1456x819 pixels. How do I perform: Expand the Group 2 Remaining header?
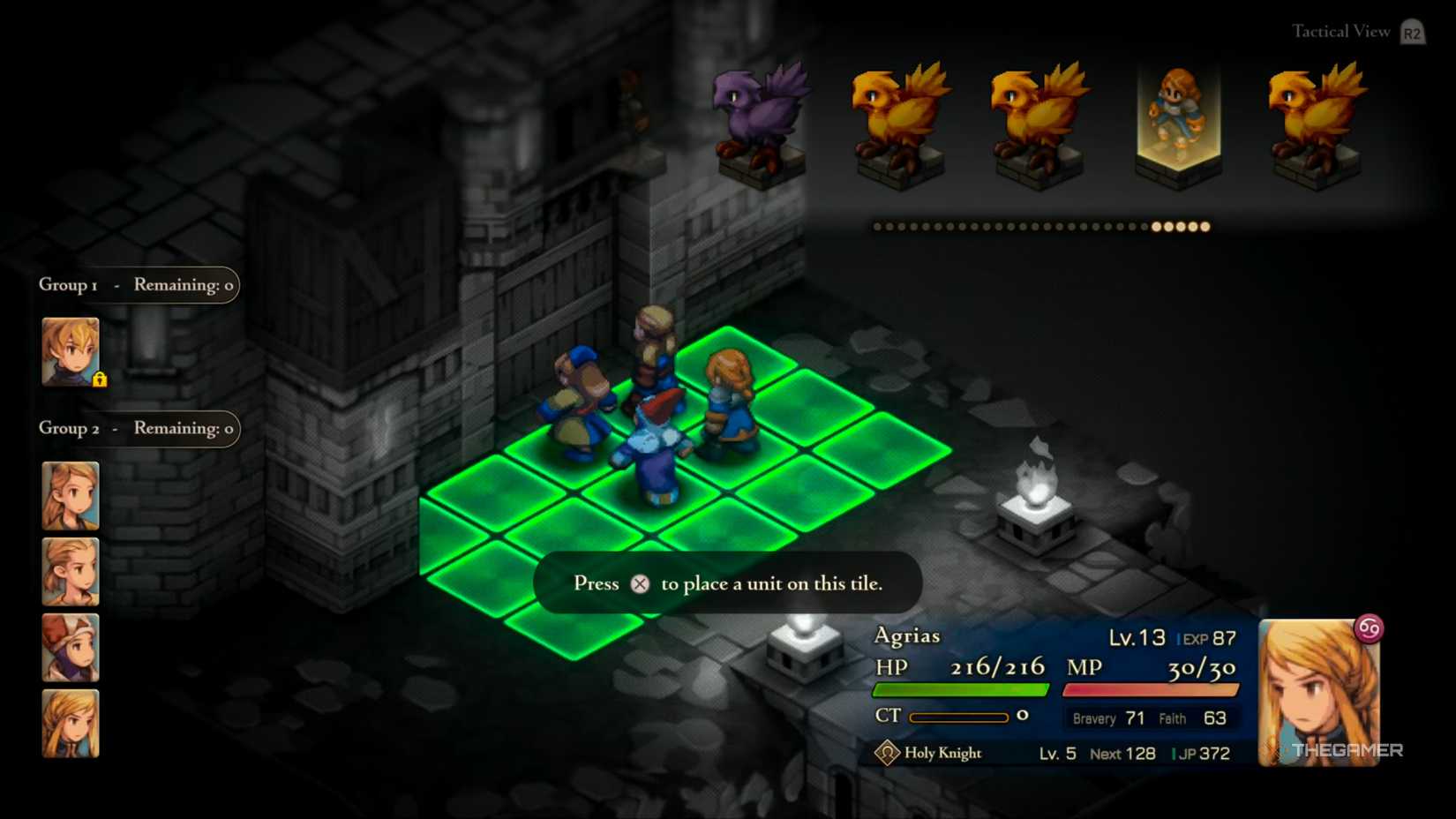137,429
